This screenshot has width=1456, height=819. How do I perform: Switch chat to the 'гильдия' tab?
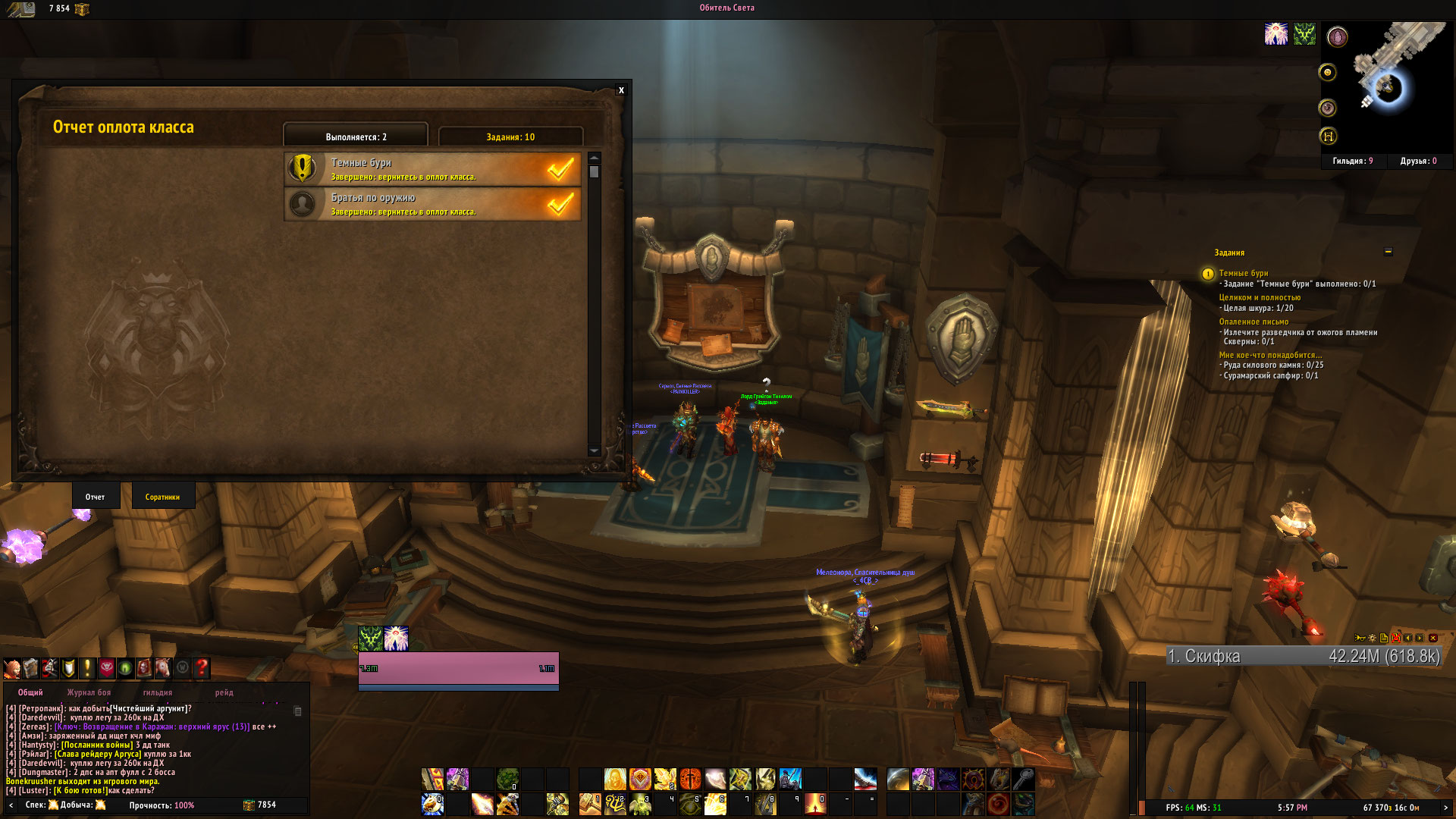(x=157, y=692)
